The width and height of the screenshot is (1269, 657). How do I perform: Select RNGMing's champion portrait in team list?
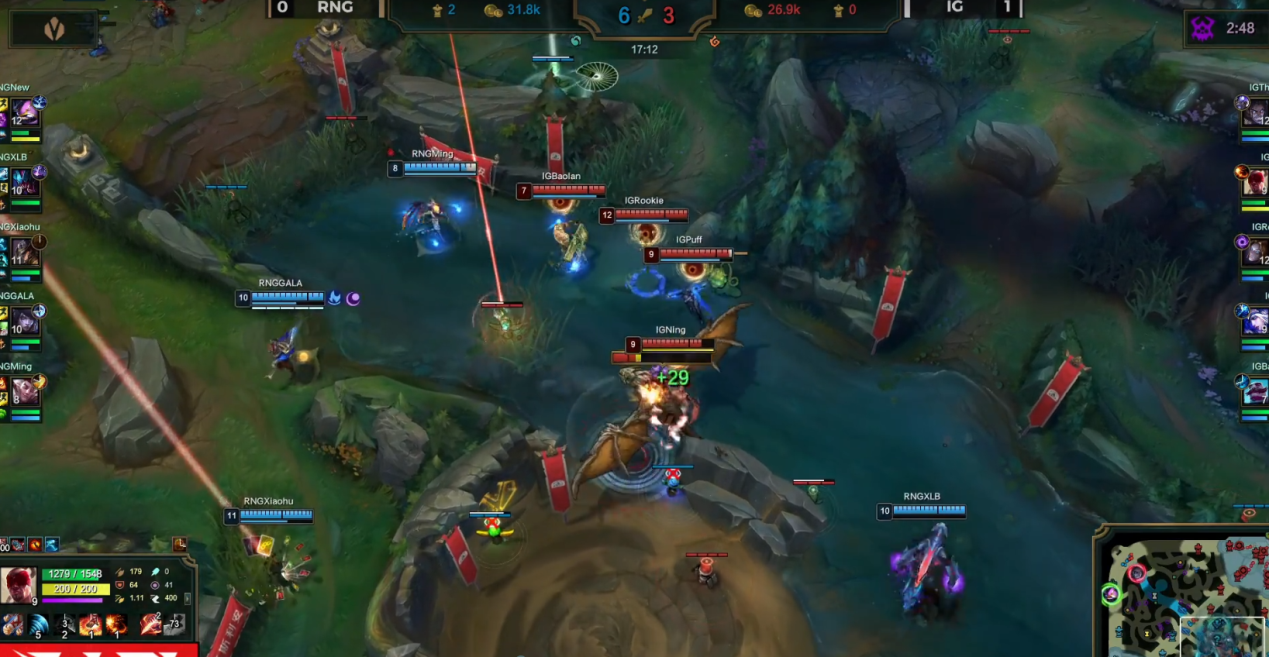point(24,391)
